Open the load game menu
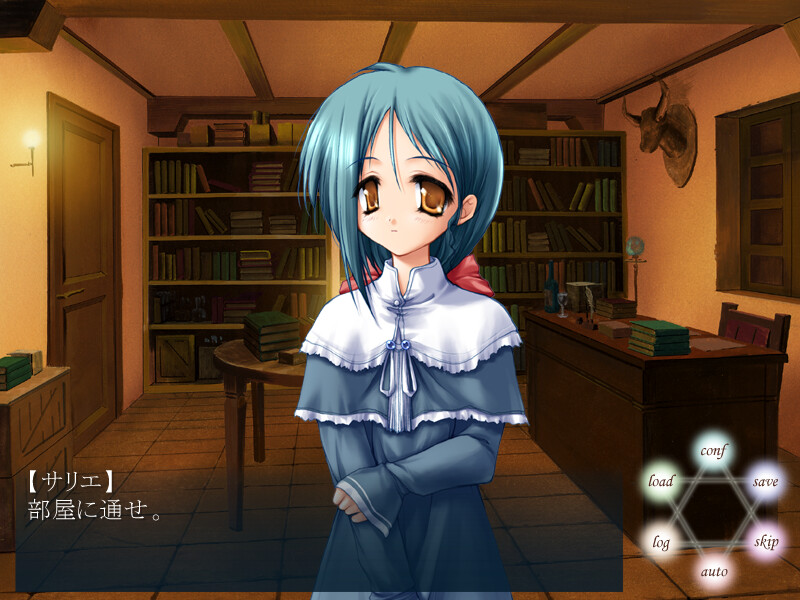The height and width of the screenshot is (600, 800). tap(661, 481)
